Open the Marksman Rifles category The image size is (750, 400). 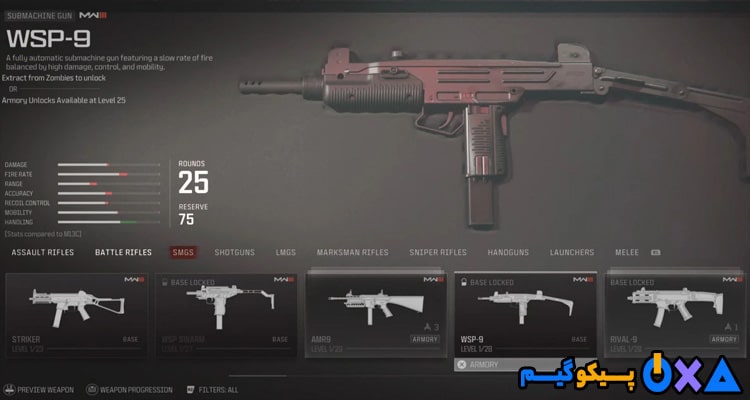352,253
